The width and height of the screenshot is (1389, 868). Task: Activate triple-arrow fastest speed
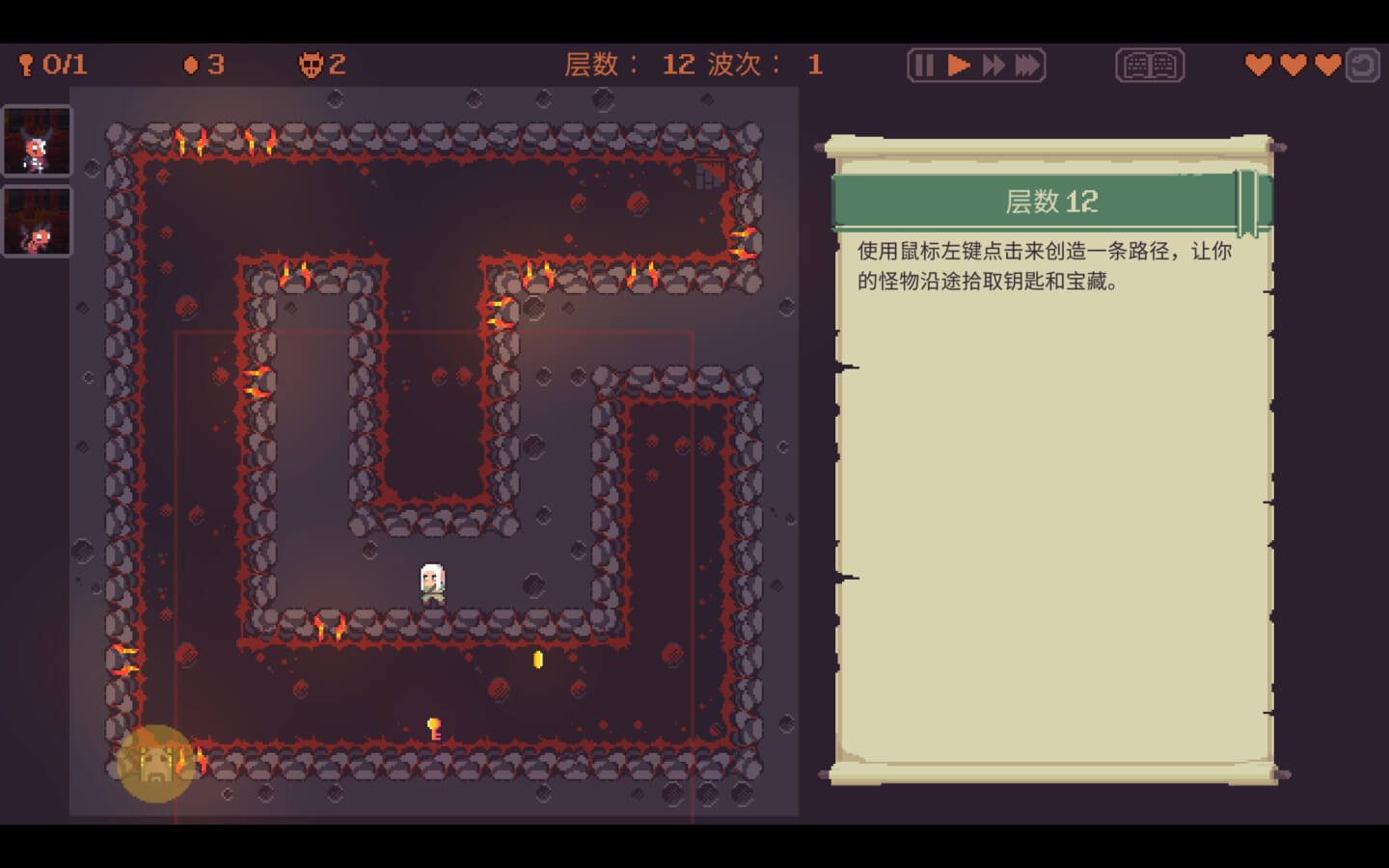point(1028,66)
